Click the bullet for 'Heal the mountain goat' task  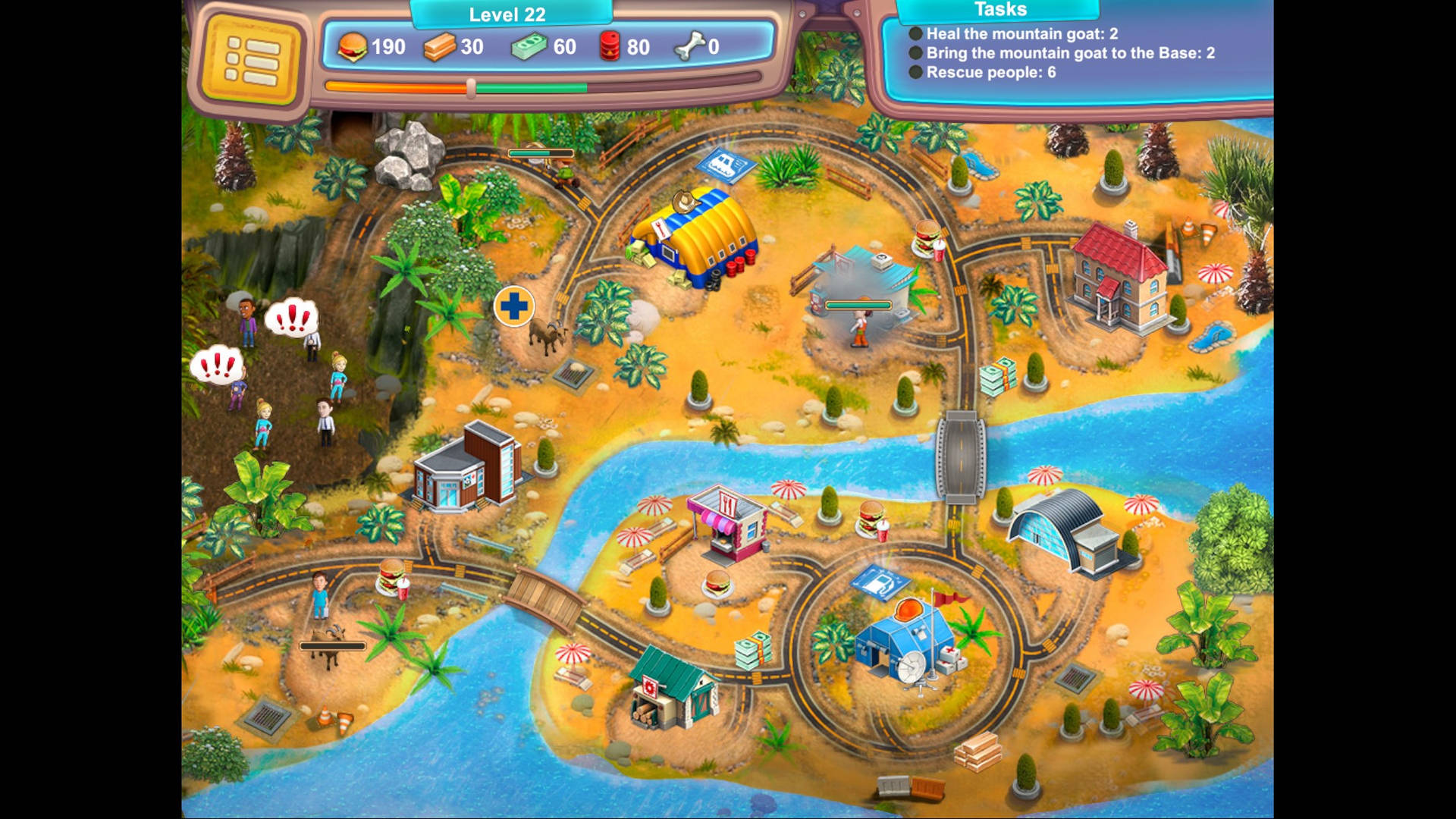tap(915, 33)
